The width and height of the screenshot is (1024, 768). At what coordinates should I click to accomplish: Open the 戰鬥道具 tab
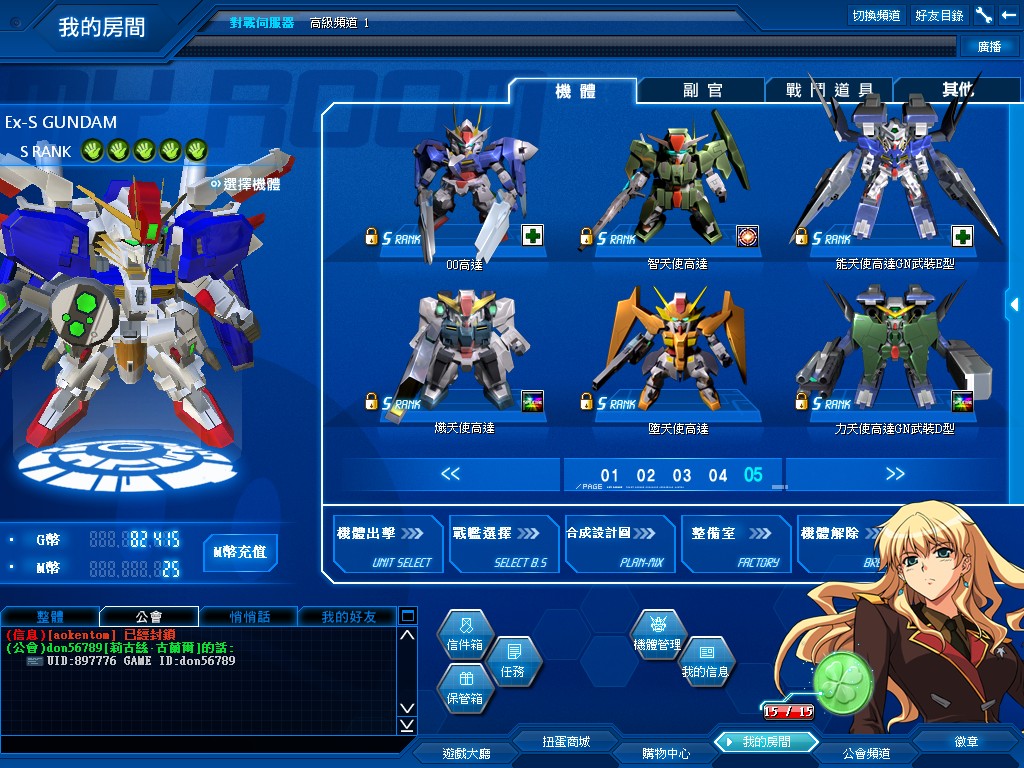click(829, 90)
